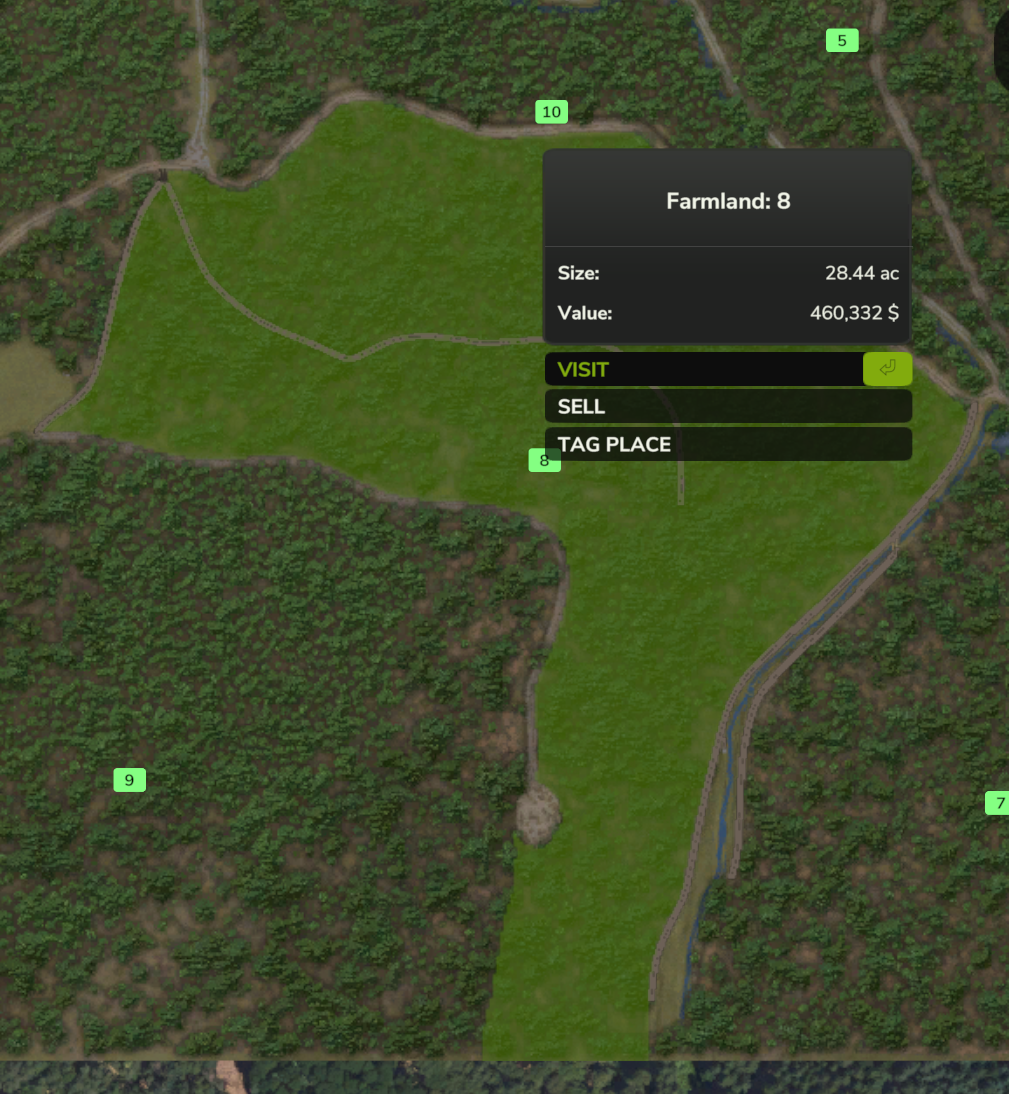The height and width of the screenshot is (1094, 1009).
Task: Click farmland marker 5 on the map
Action: (841, 41)
